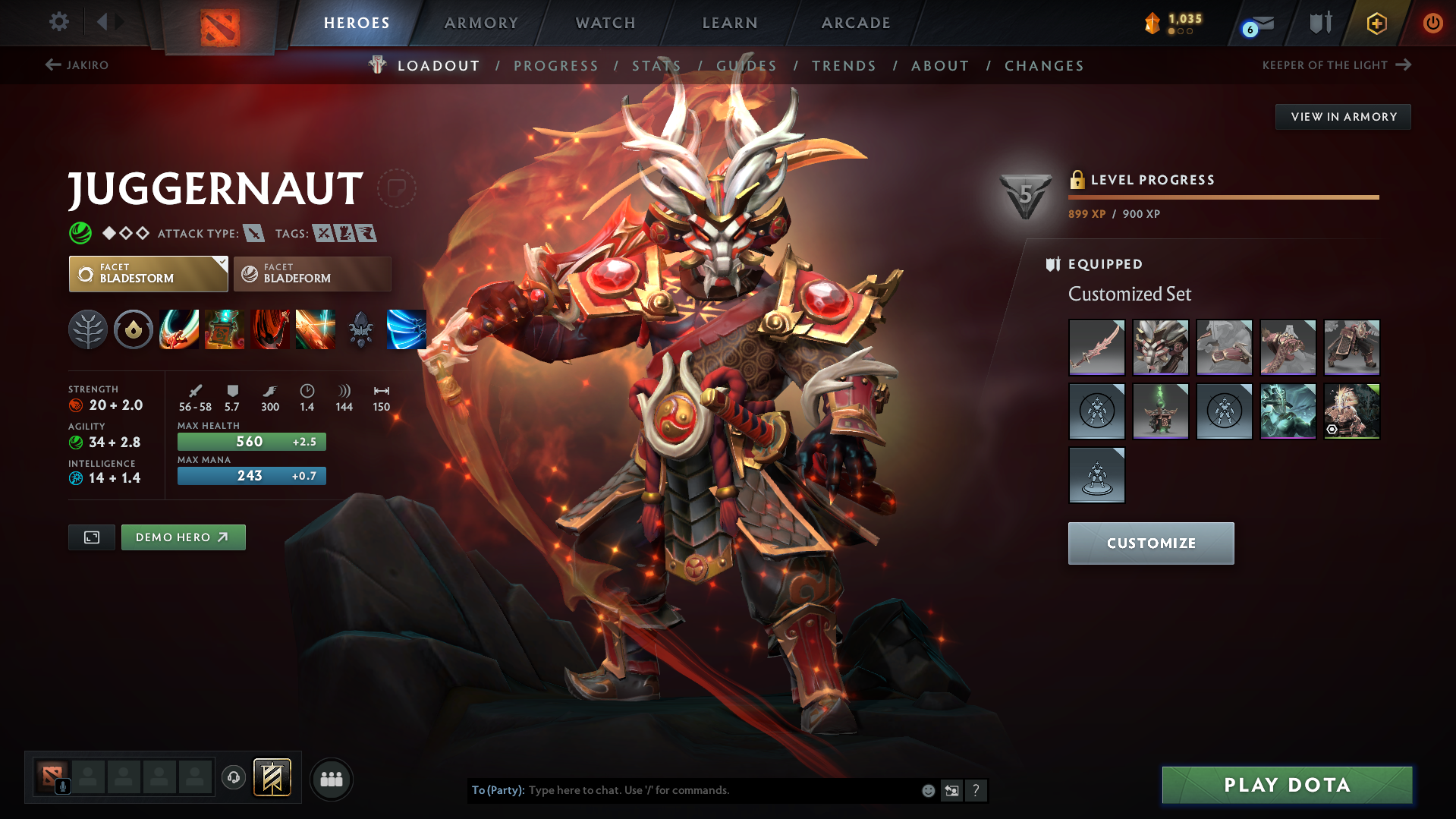Switch to the Bladeform facet
The height and width of the screenshot is (819, 1456).
point(311,273)
